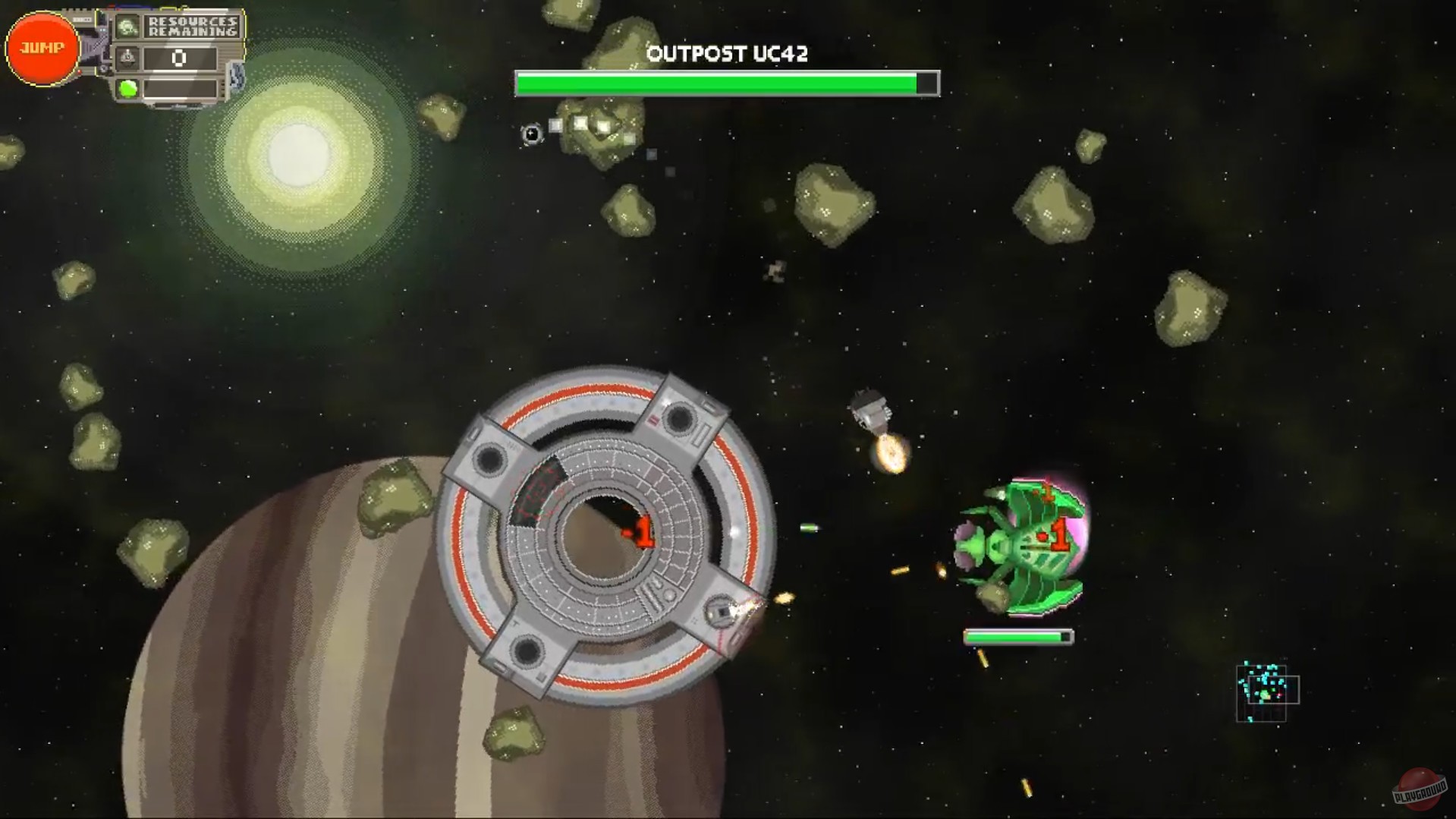
Task: Click the bomb counter icon below Resources Remaining
Action: [x=127, y=58]
